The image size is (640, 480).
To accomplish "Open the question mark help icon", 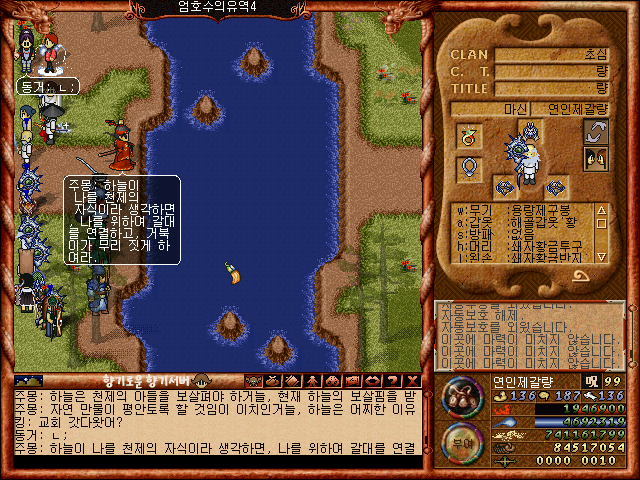I will [392, 380].
